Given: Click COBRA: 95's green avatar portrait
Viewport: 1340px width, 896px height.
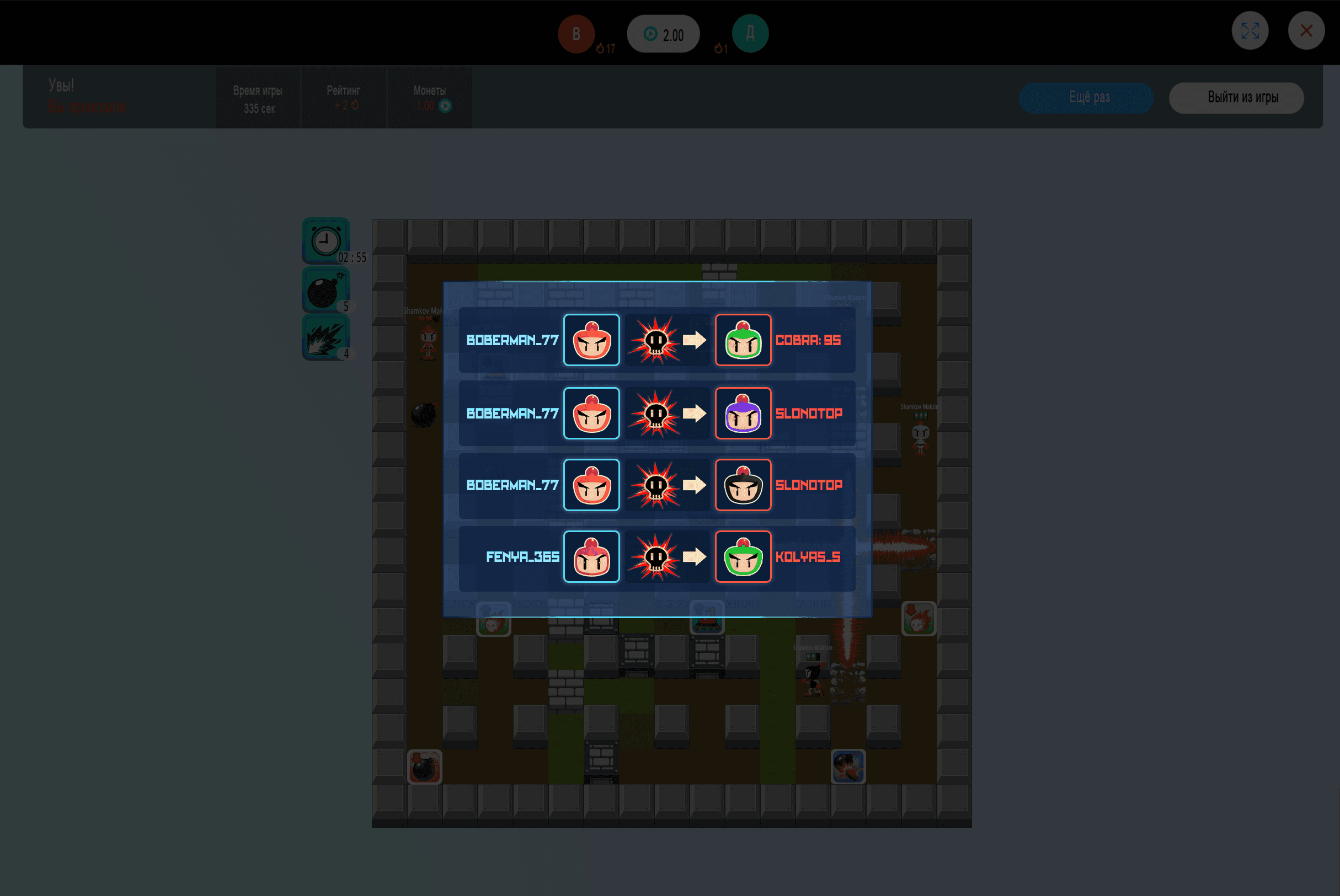Looking at the screenshot, I should [743, 340].
